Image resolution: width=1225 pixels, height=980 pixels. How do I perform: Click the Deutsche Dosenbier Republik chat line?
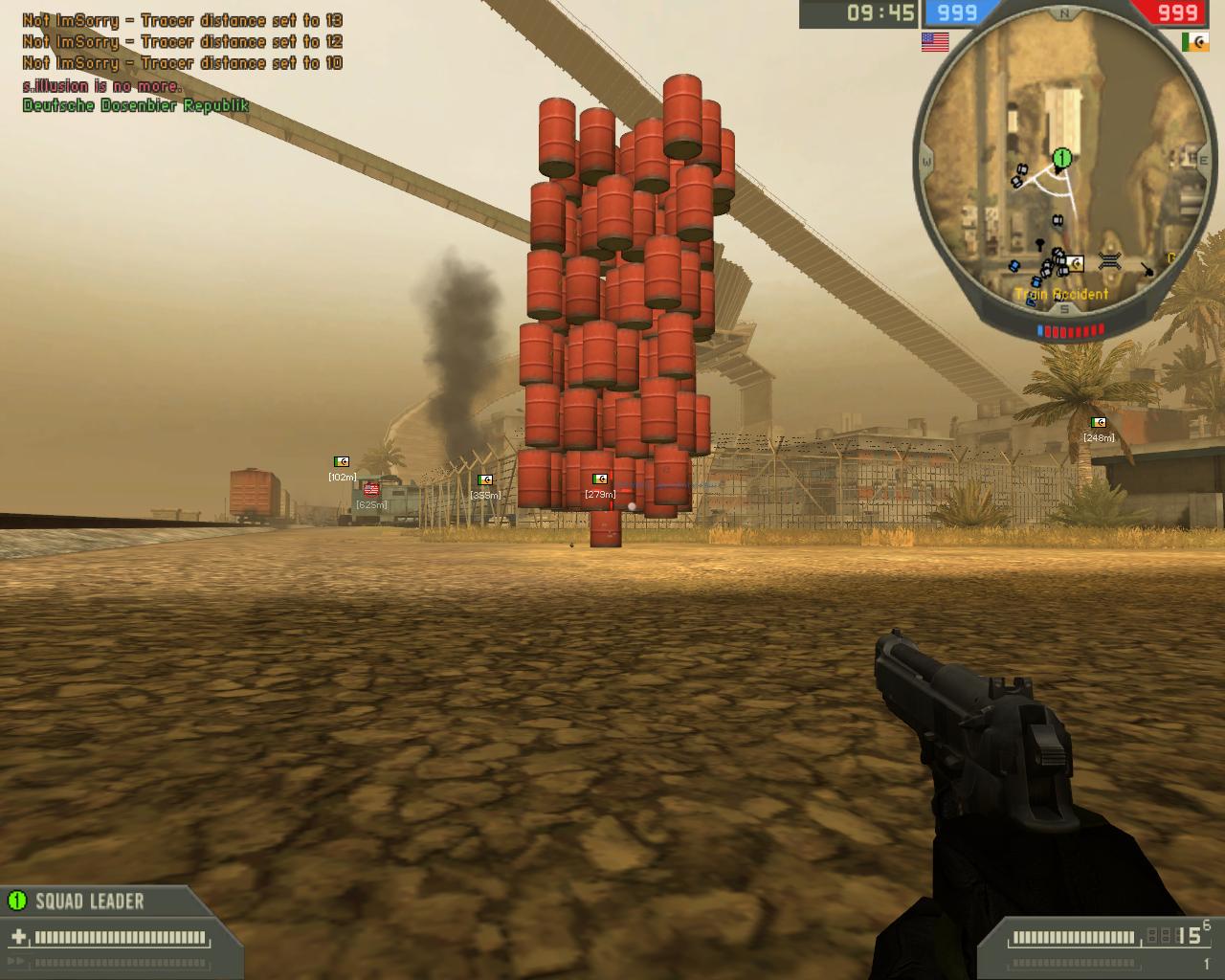[x=136, y=105]
